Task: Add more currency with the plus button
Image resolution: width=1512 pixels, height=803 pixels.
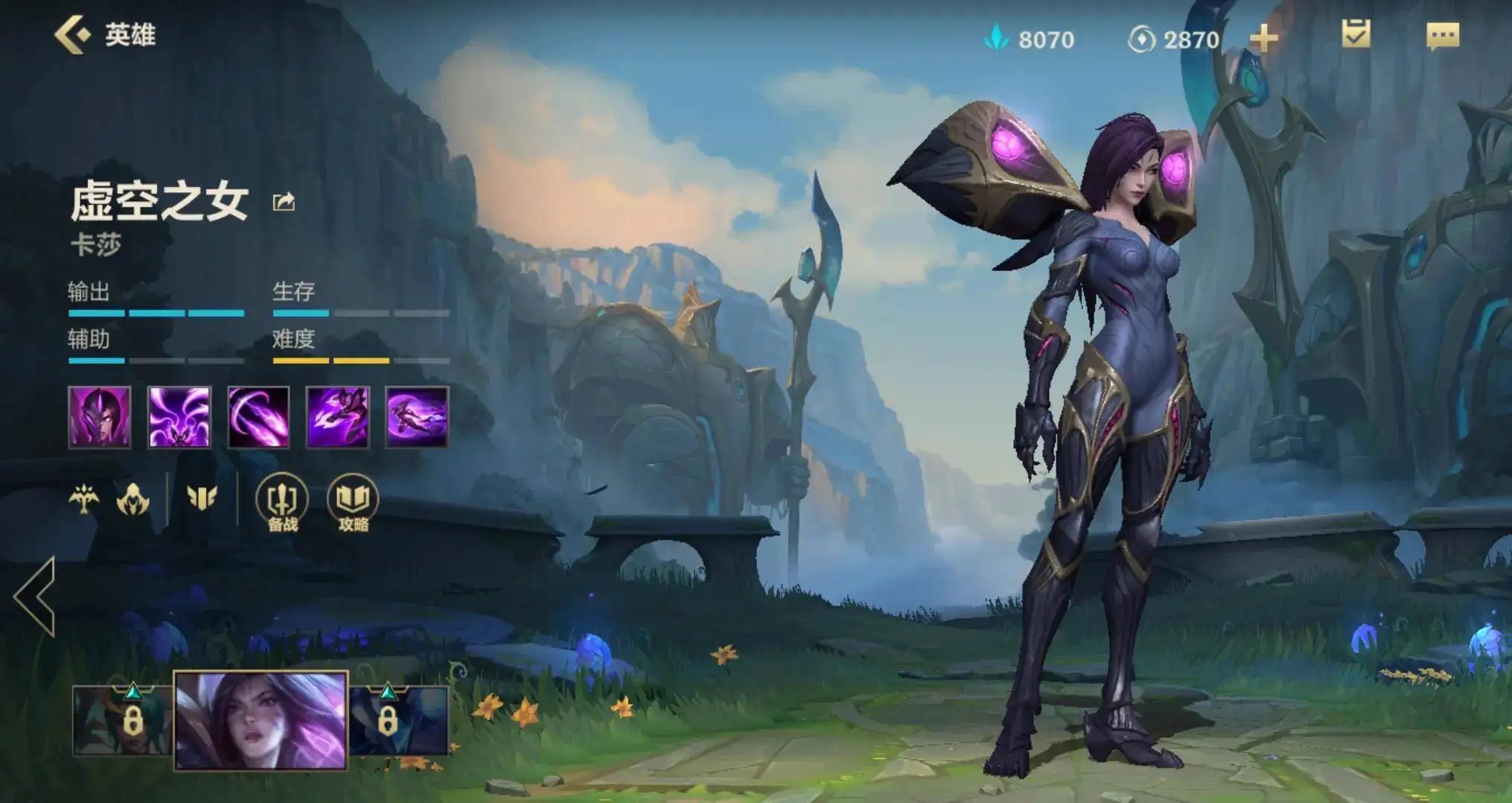Action: click(x=1263, y=38)
